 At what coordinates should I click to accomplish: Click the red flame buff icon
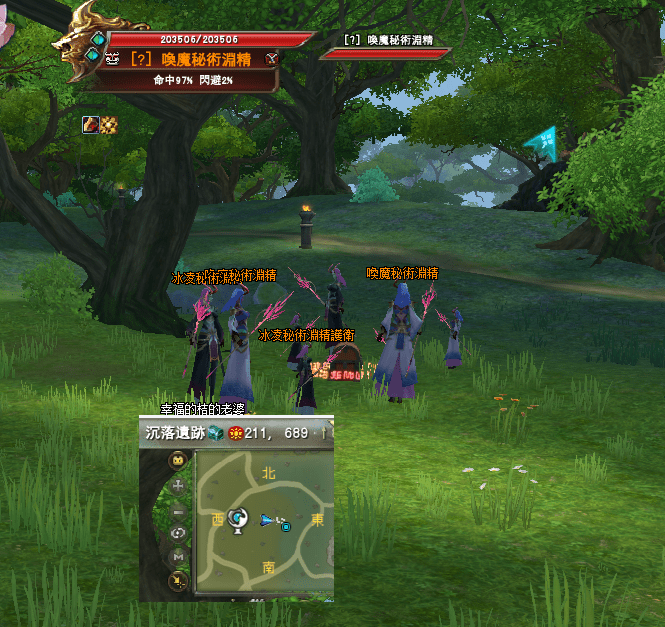pyautogui.click(x=89, y=124)
